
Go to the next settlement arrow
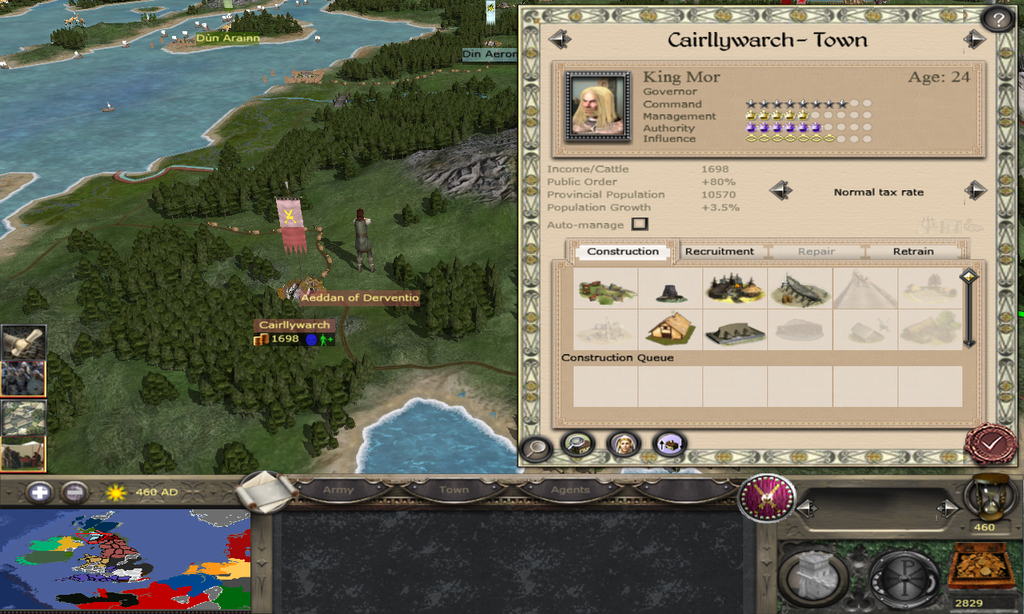(x=974, y=40)
